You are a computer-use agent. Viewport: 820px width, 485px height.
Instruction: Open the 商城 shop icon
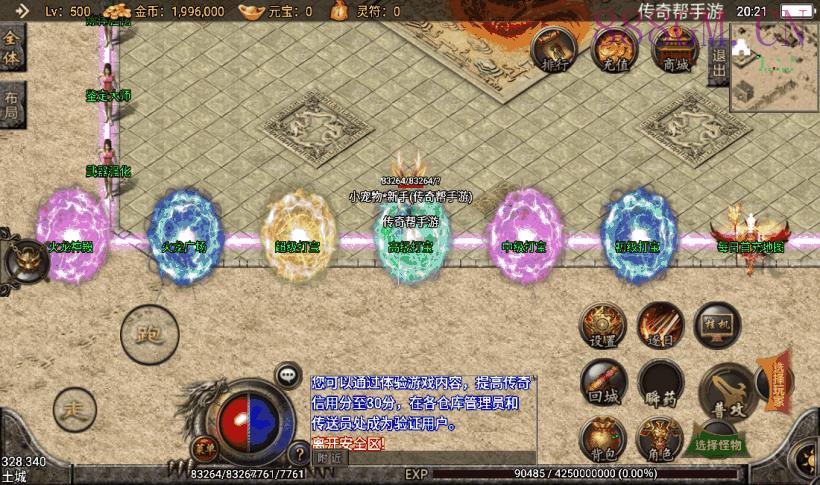677,48
